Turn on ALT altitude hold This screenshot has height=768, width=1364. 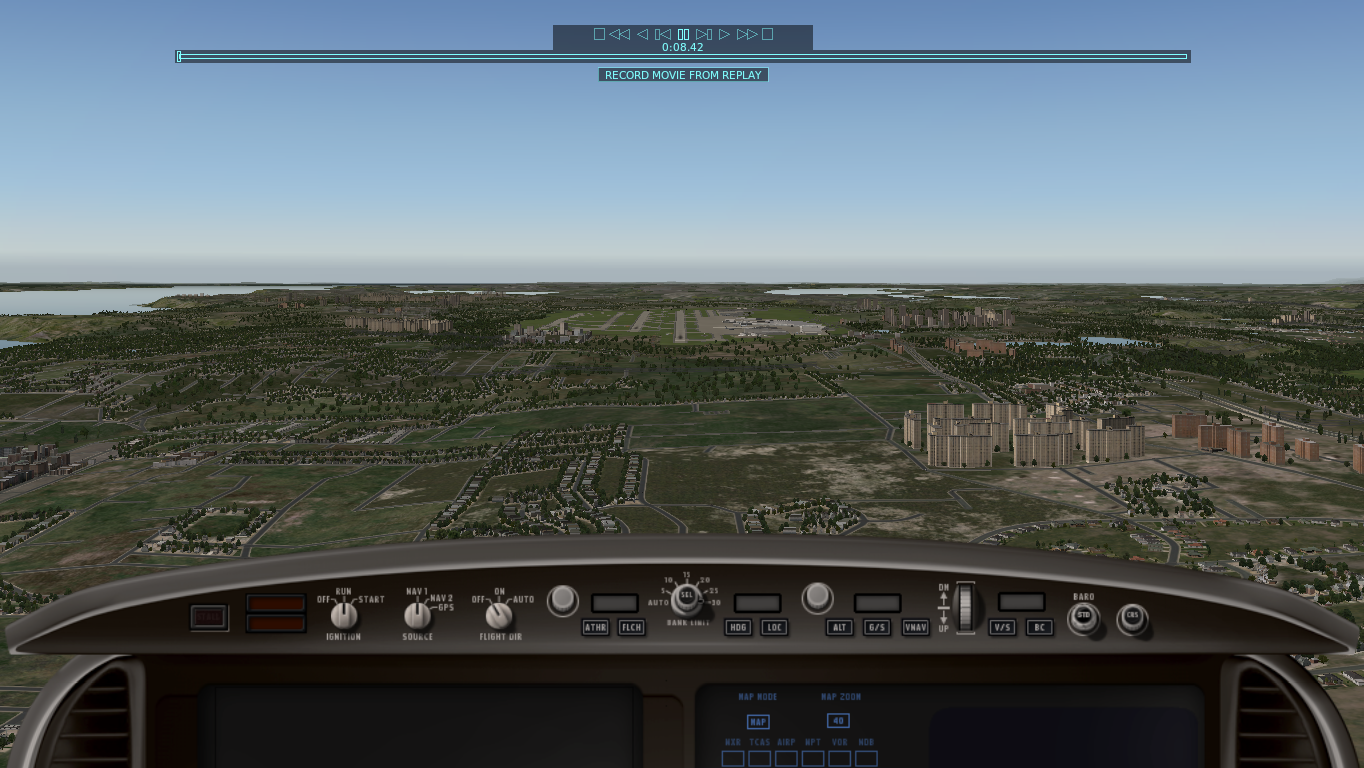click(840, 627)
